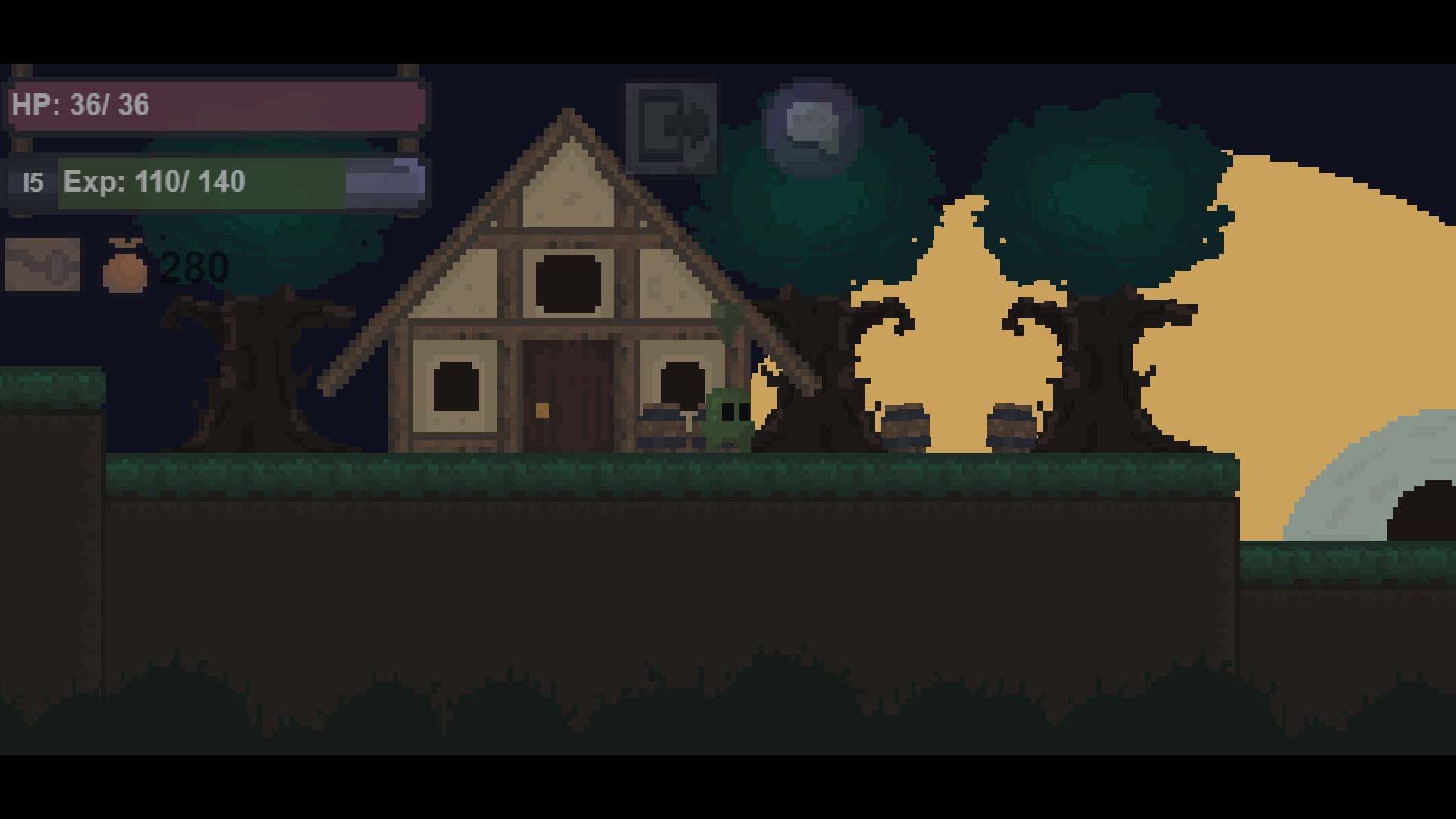The width and height of the screenshot is (1456, 819).
Task: Select the coin pouch icon
Action: [124, 265]
